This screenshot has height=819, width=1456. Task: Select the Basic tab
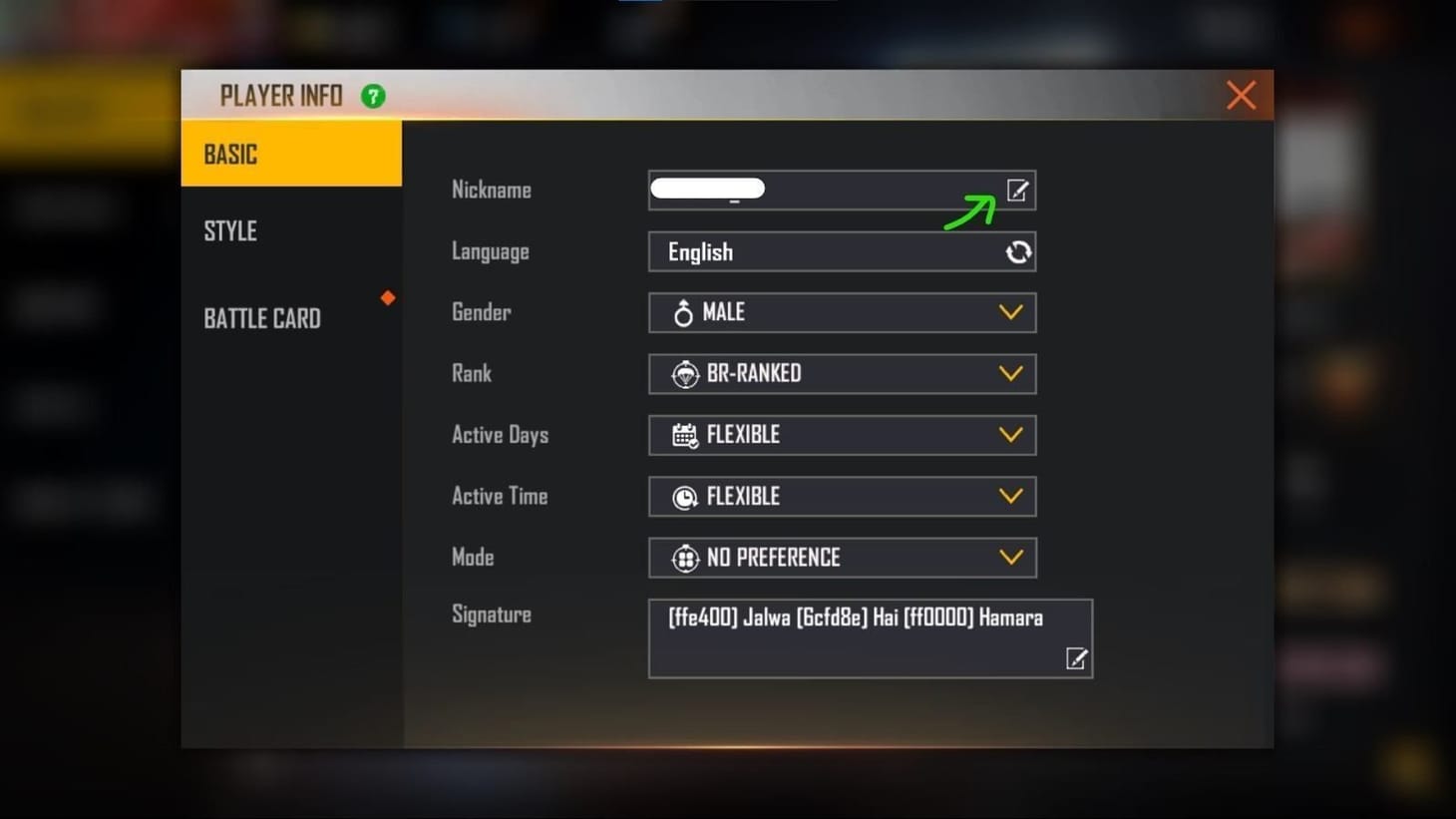pyautogui.click(x=230, y=153)
